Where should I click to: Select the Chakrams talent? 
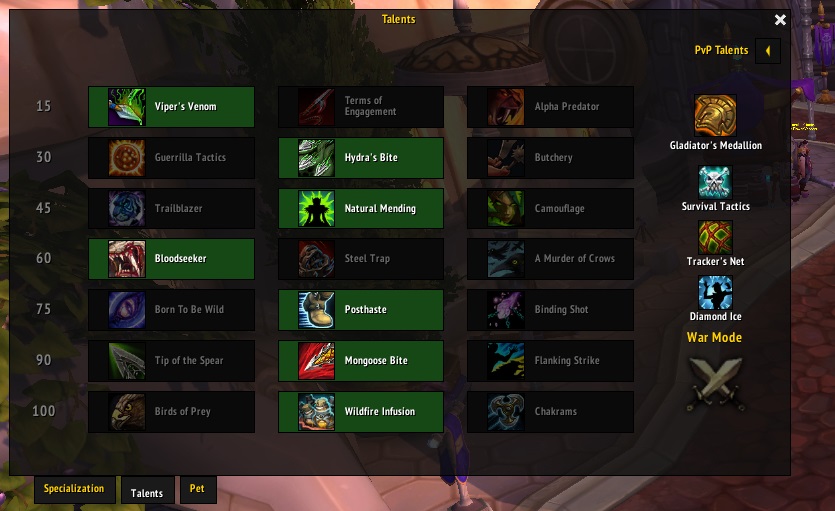550,412
